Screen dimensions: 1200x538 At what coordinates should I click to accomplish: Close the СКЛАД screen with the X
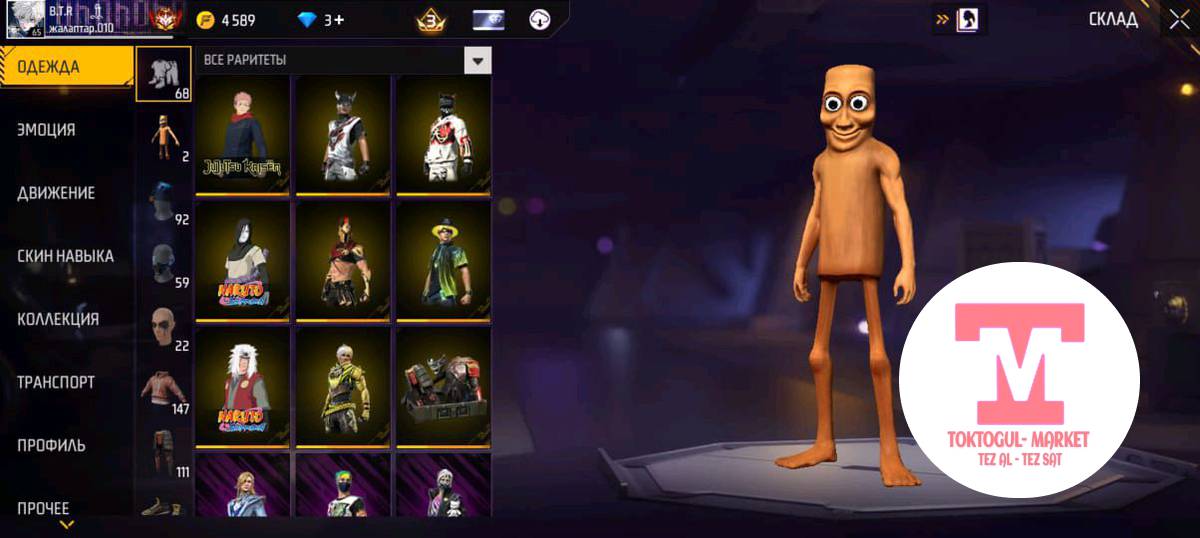(1177, 19)
